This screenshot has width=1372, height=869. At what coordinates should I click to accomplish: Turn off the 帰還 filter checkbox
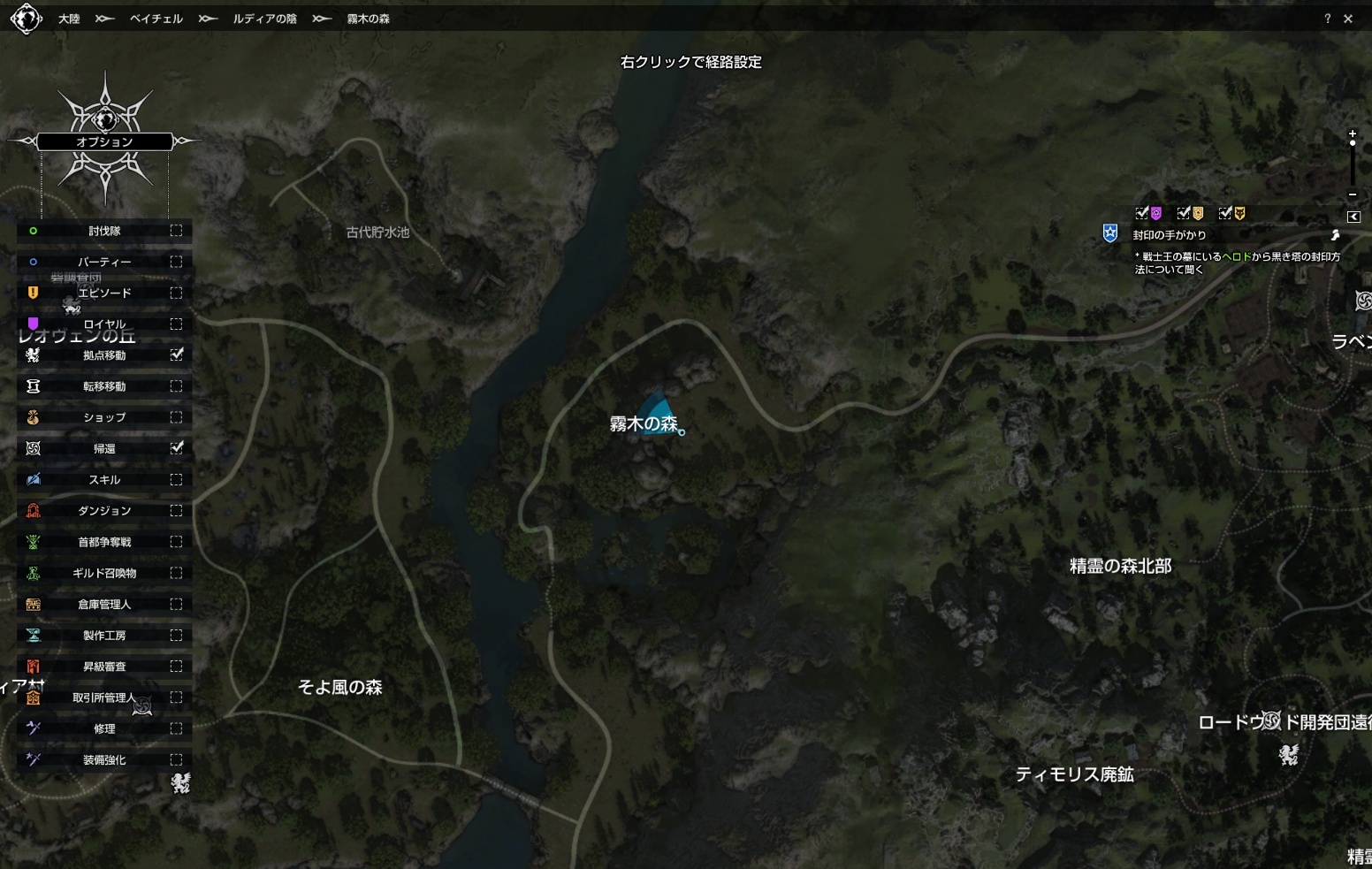pos(177,448)
